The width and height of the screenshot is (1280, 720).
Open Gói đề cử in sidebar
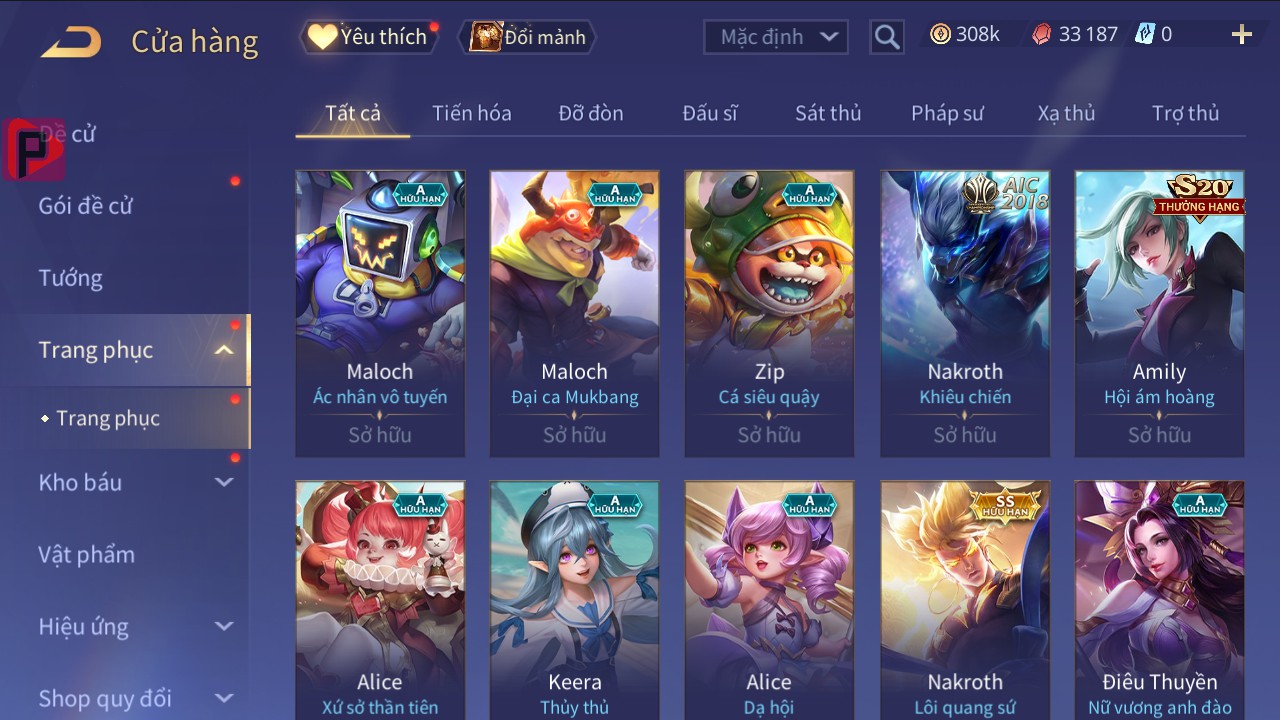[x=86, y=206]
